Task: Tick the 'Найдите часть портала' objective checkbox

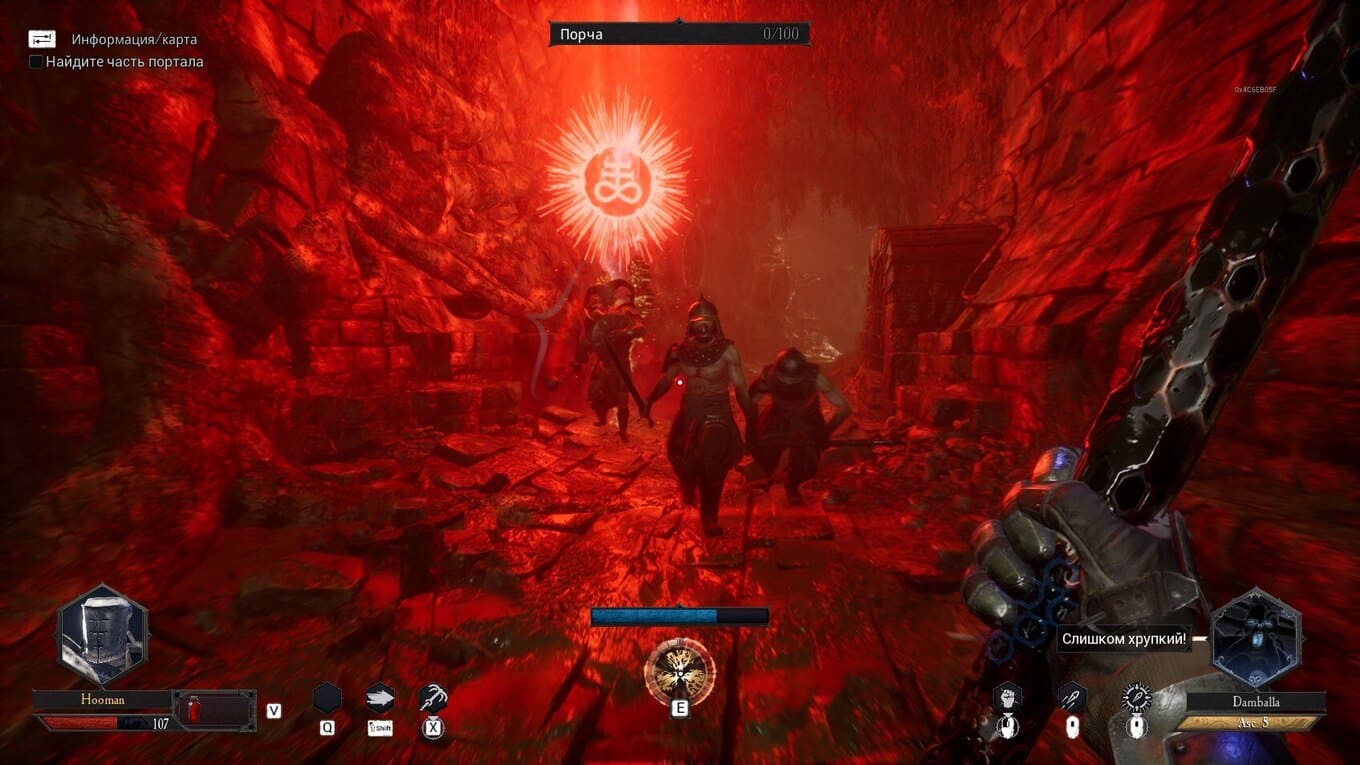Action: tap(36, 62)
